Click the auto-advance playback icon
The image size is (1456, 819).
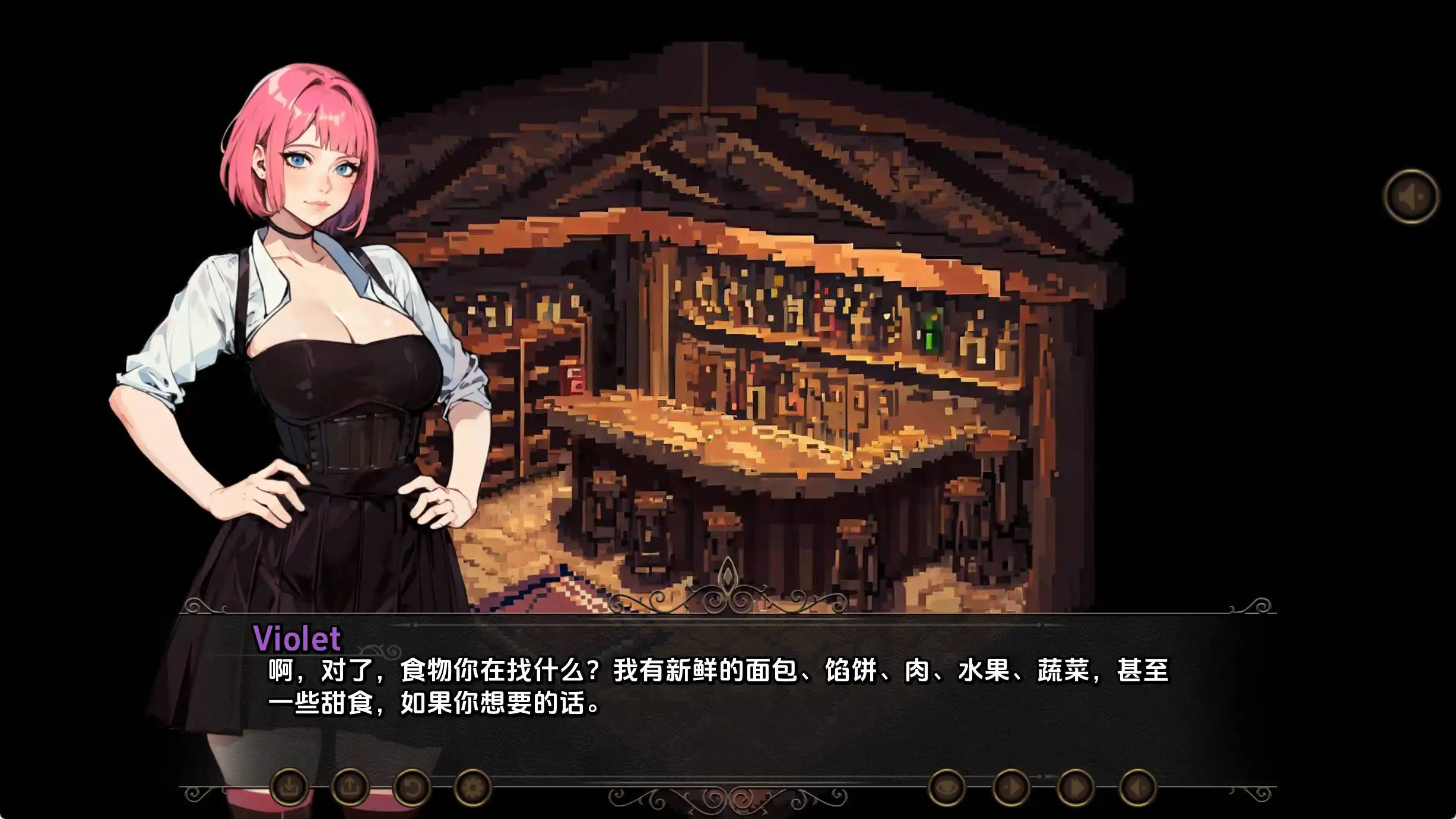(x=1012, y=786)
